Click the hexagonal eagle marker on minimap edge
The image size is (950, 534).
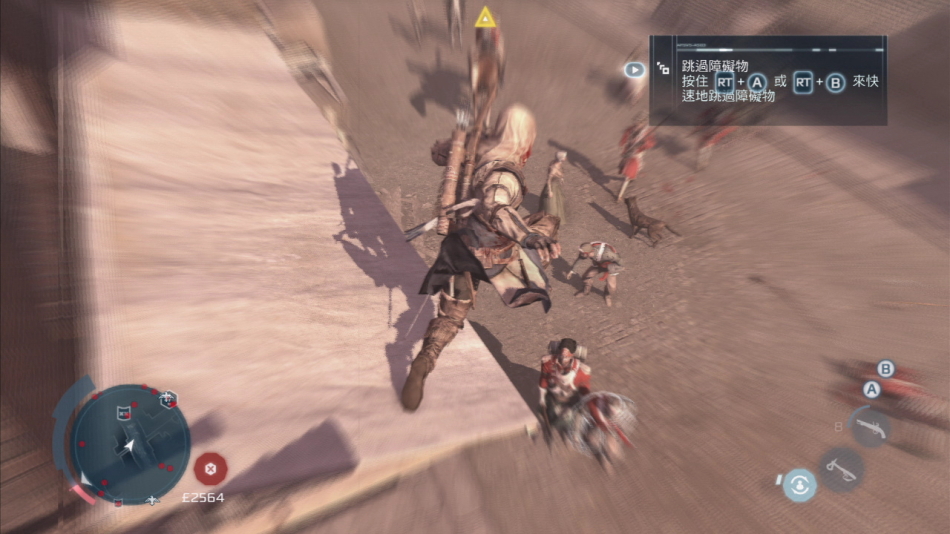coord(169,399)
